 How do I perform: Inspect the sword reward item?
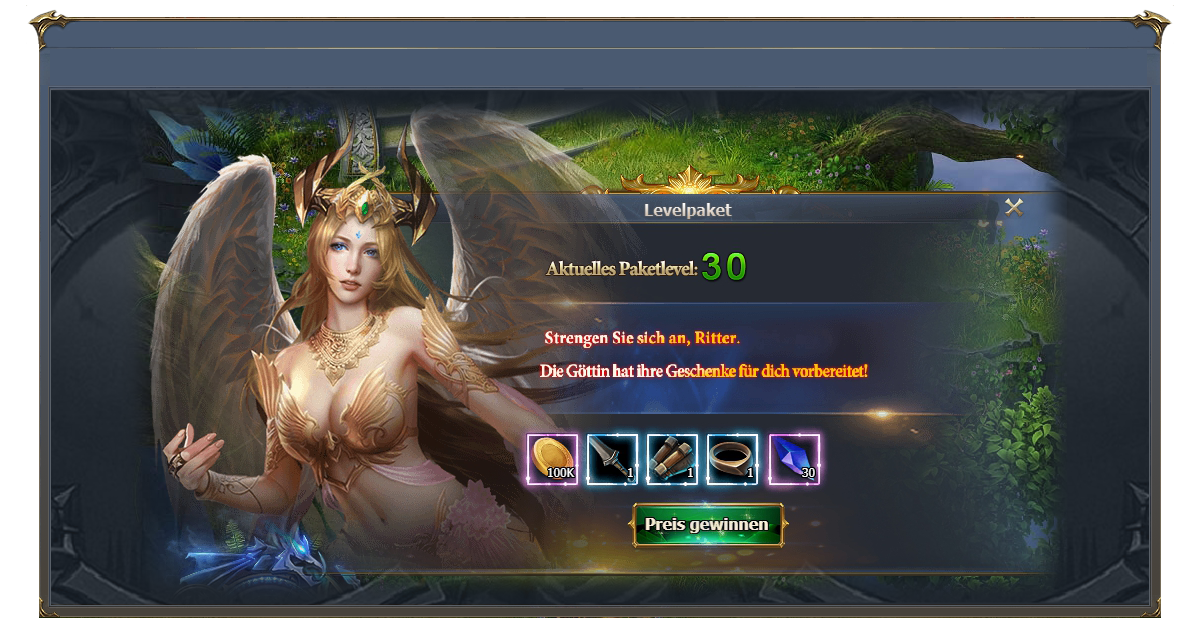click(612, 459)
